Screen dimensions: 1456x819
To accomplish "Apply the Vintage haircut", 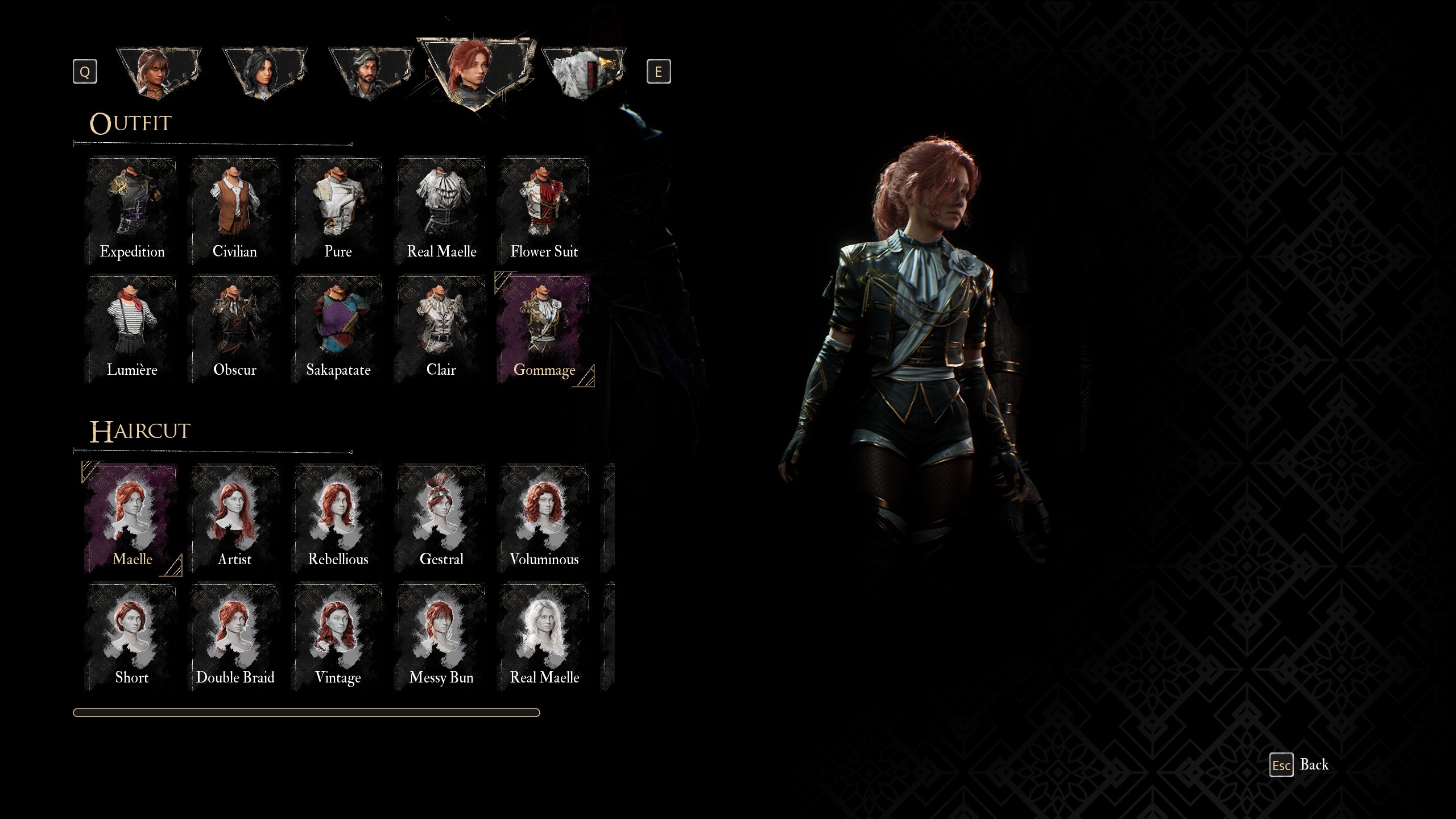I will [338, 636].
